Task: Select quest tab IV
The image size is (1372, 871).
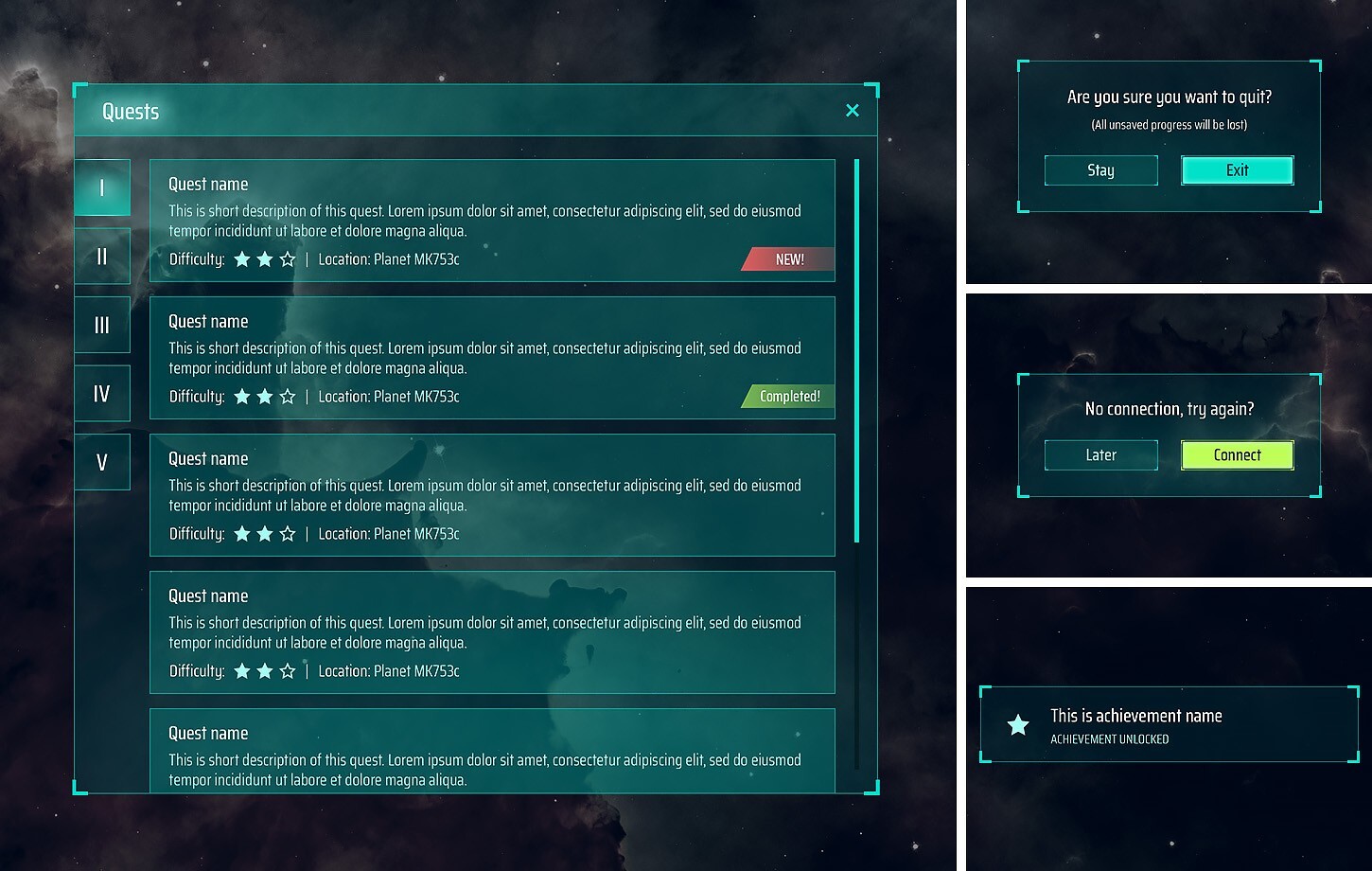Action: tap(102, 394)
